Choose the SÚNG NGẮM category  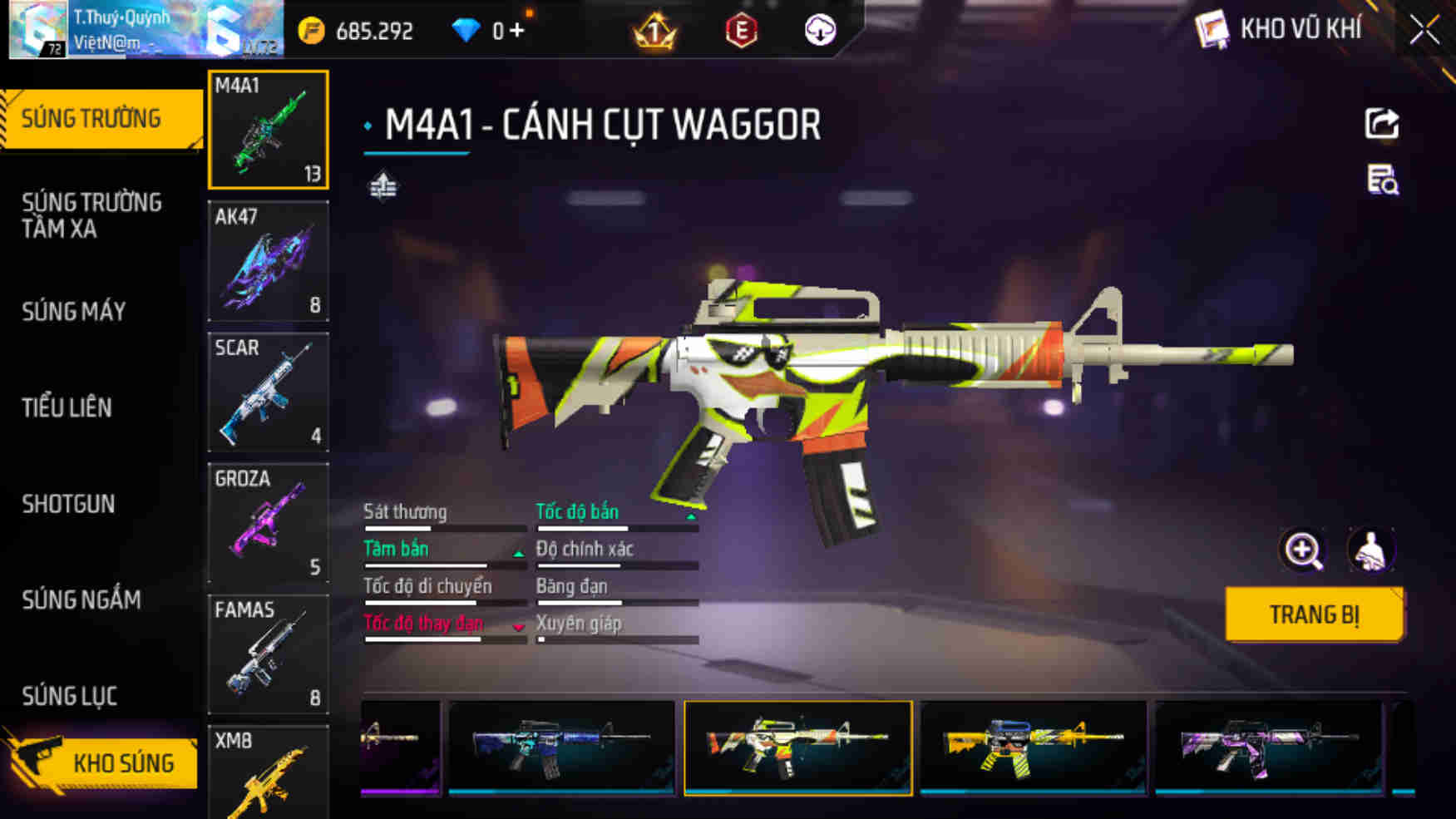(x=81, y=599)
